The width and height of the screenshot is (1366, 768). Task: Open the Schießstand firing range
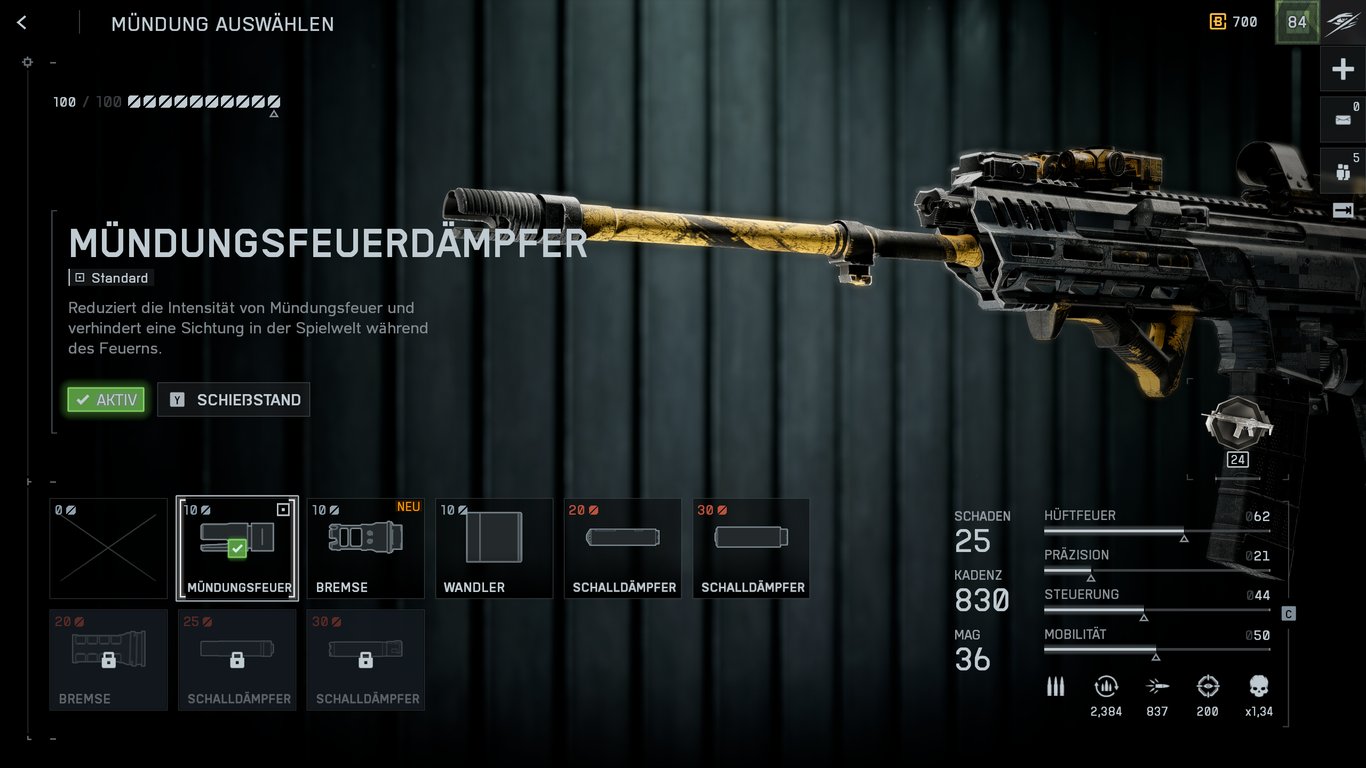point(234,400)
